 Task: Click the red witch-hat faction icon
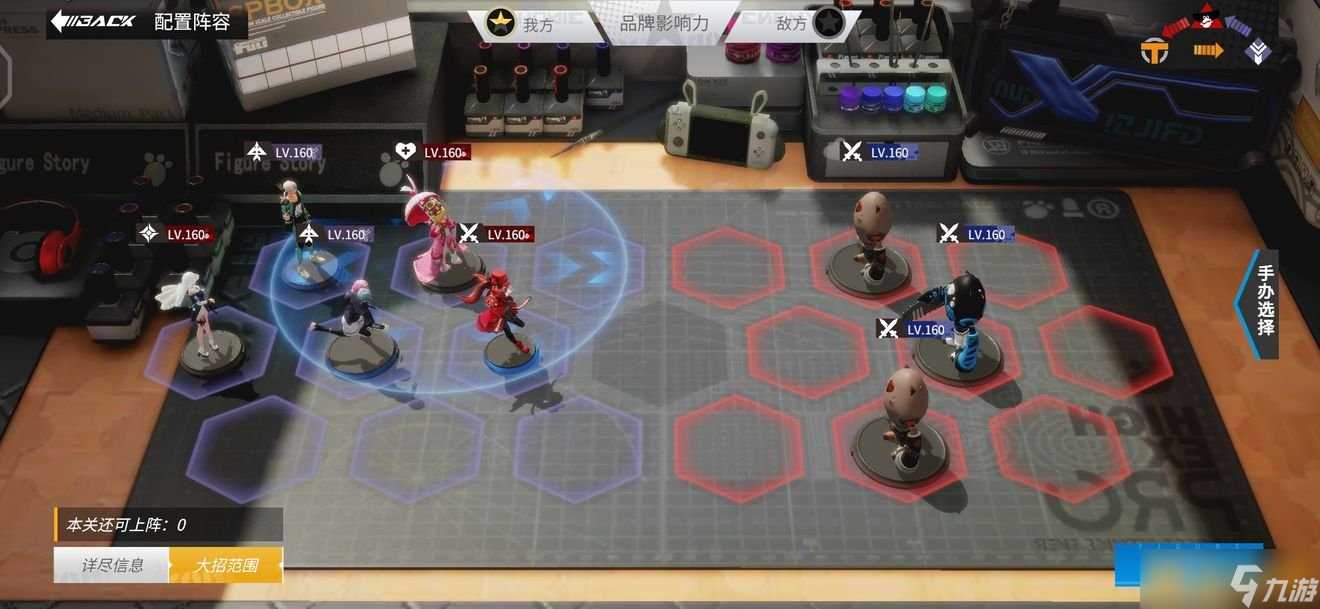[1208, 16]
